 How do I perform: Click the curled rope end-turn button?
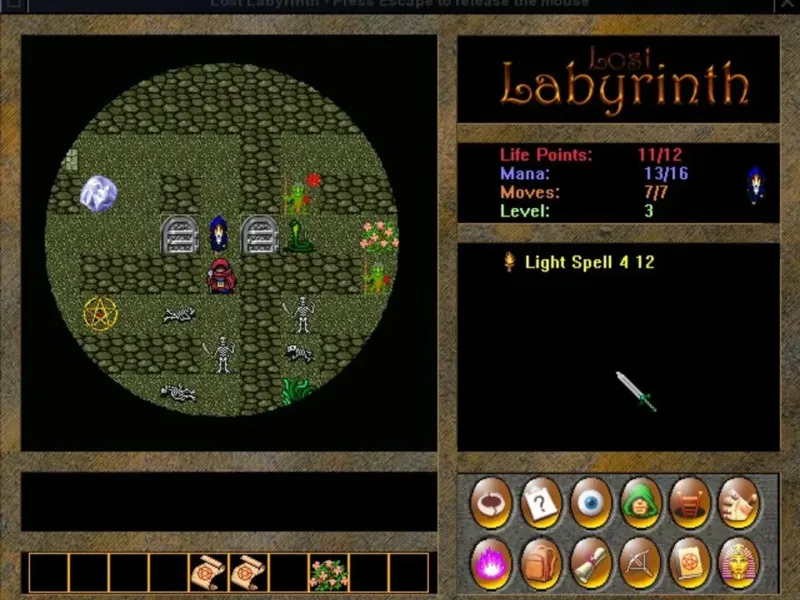pos(492,501)
